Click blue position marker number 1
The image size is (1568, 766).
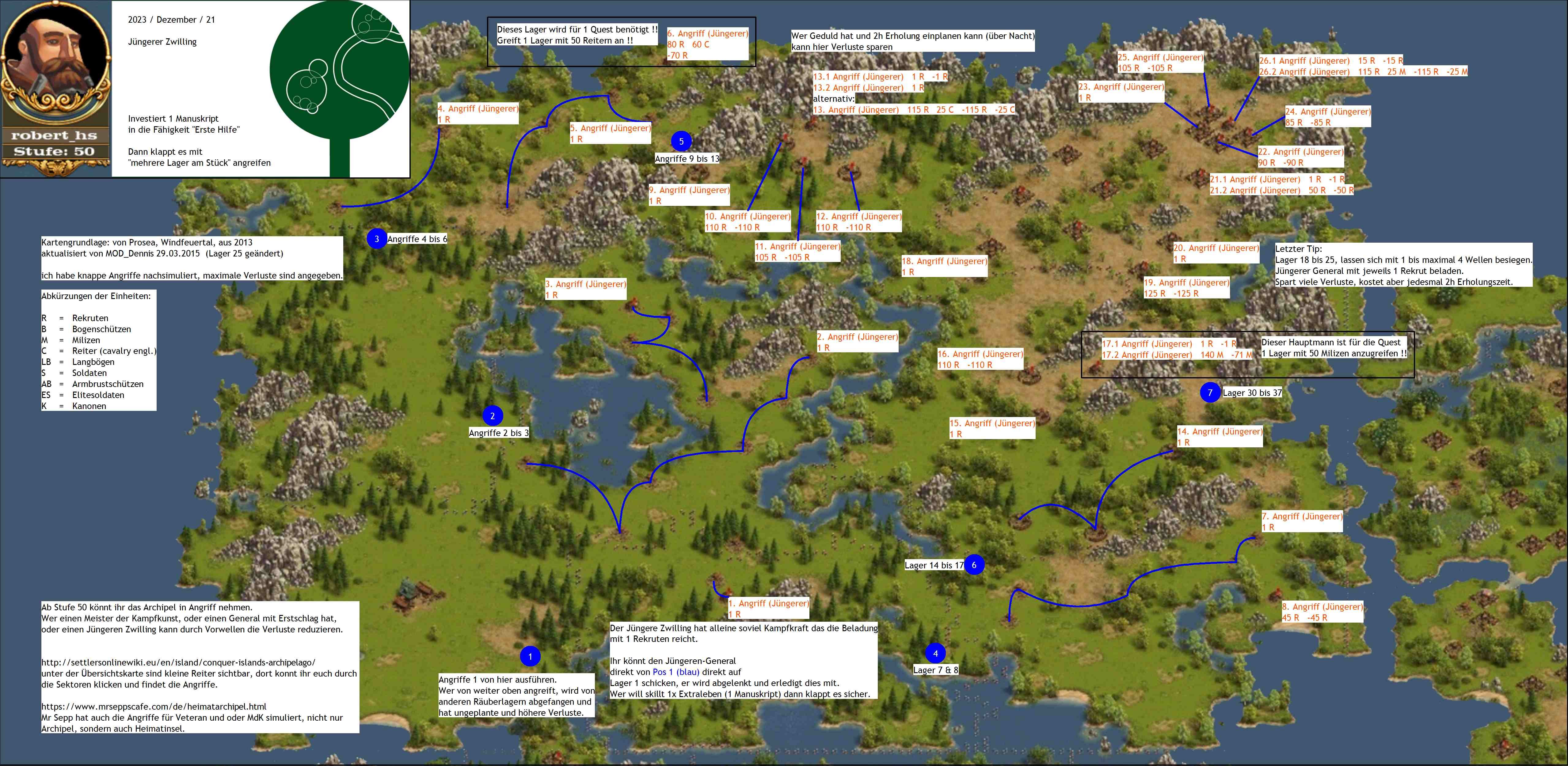pos(530,657)
